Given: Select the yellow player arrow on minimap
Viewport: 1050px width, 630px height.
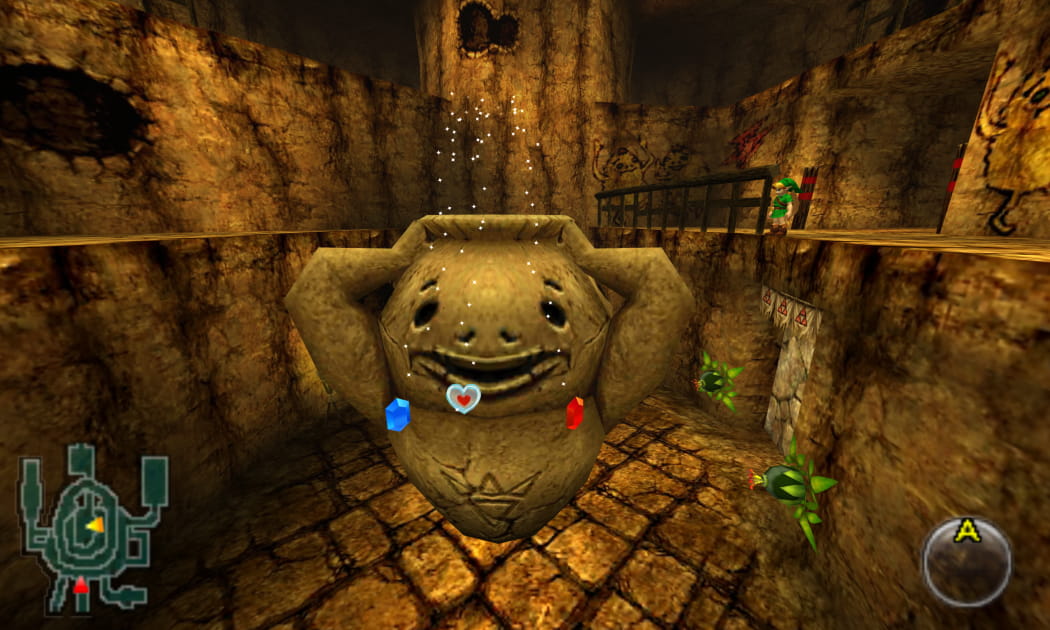Looking at the screenshot, I should pyautogui.click(x=95, y=524).
